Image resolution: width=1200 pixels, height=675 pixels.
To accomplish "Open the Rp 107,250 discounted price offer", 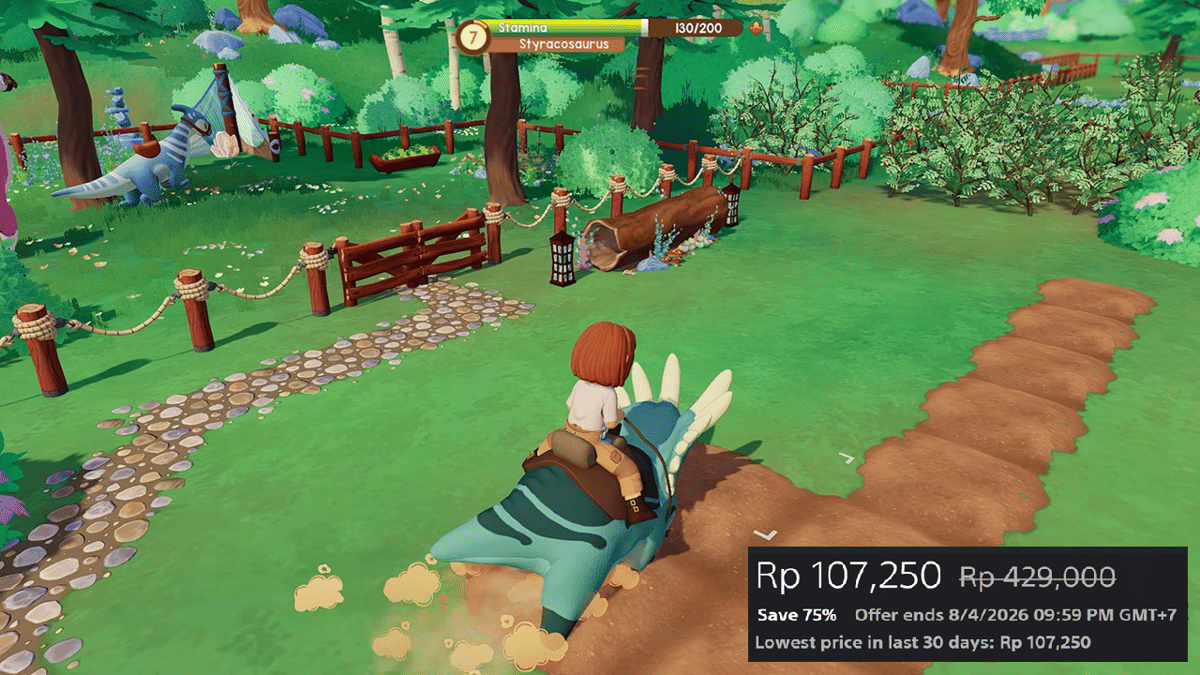I will point(849,575).
